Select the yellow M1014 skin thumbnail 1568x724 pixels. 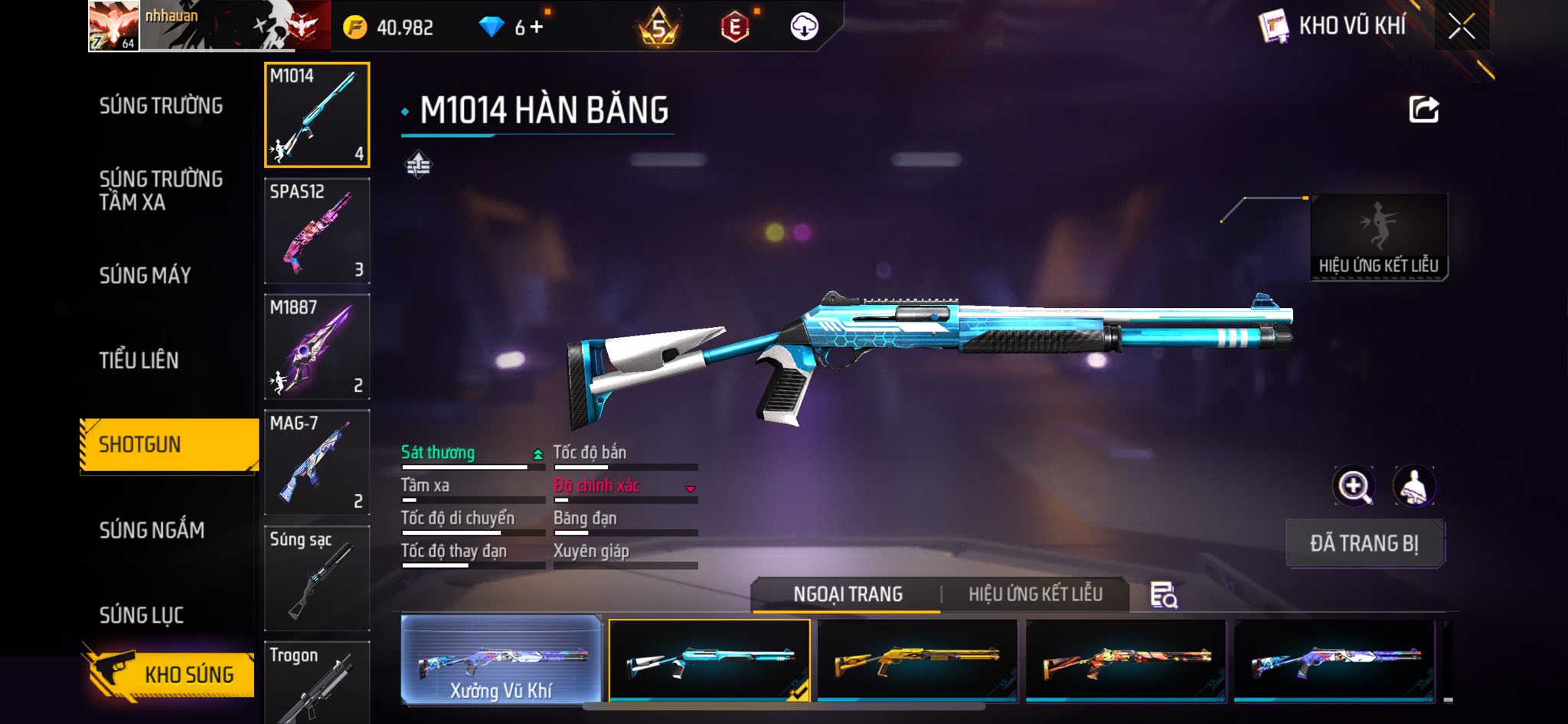(917, 660)
